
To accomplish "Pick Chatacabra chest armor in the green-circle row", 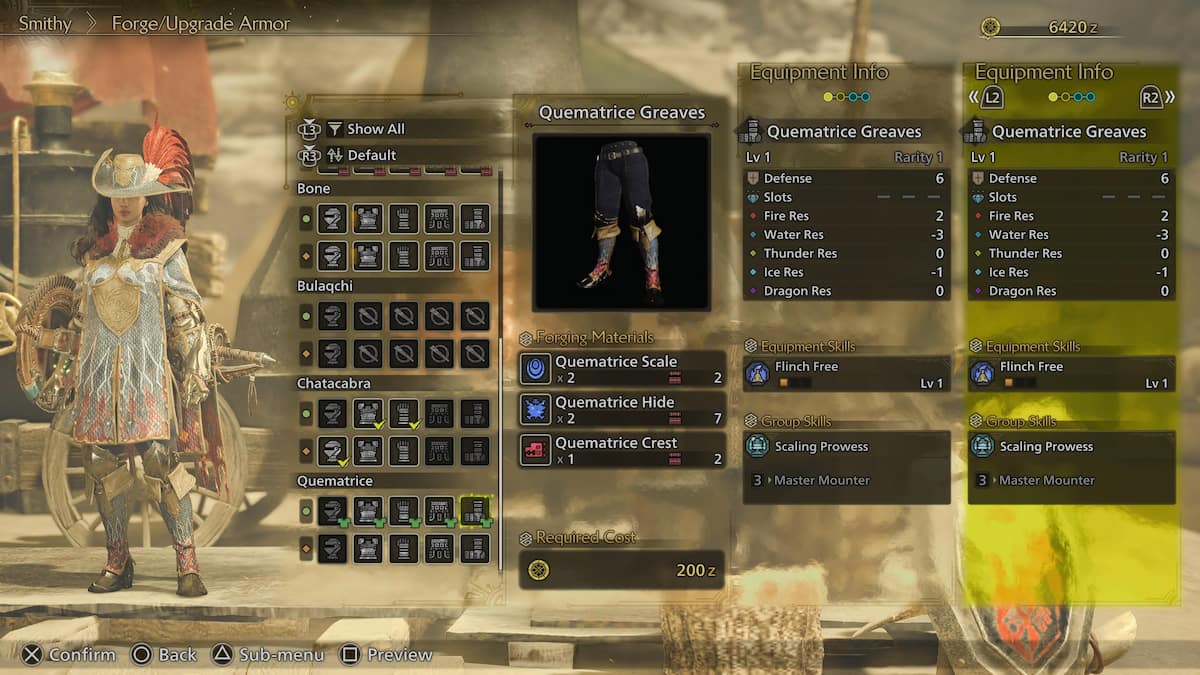I will pos(368,413).
